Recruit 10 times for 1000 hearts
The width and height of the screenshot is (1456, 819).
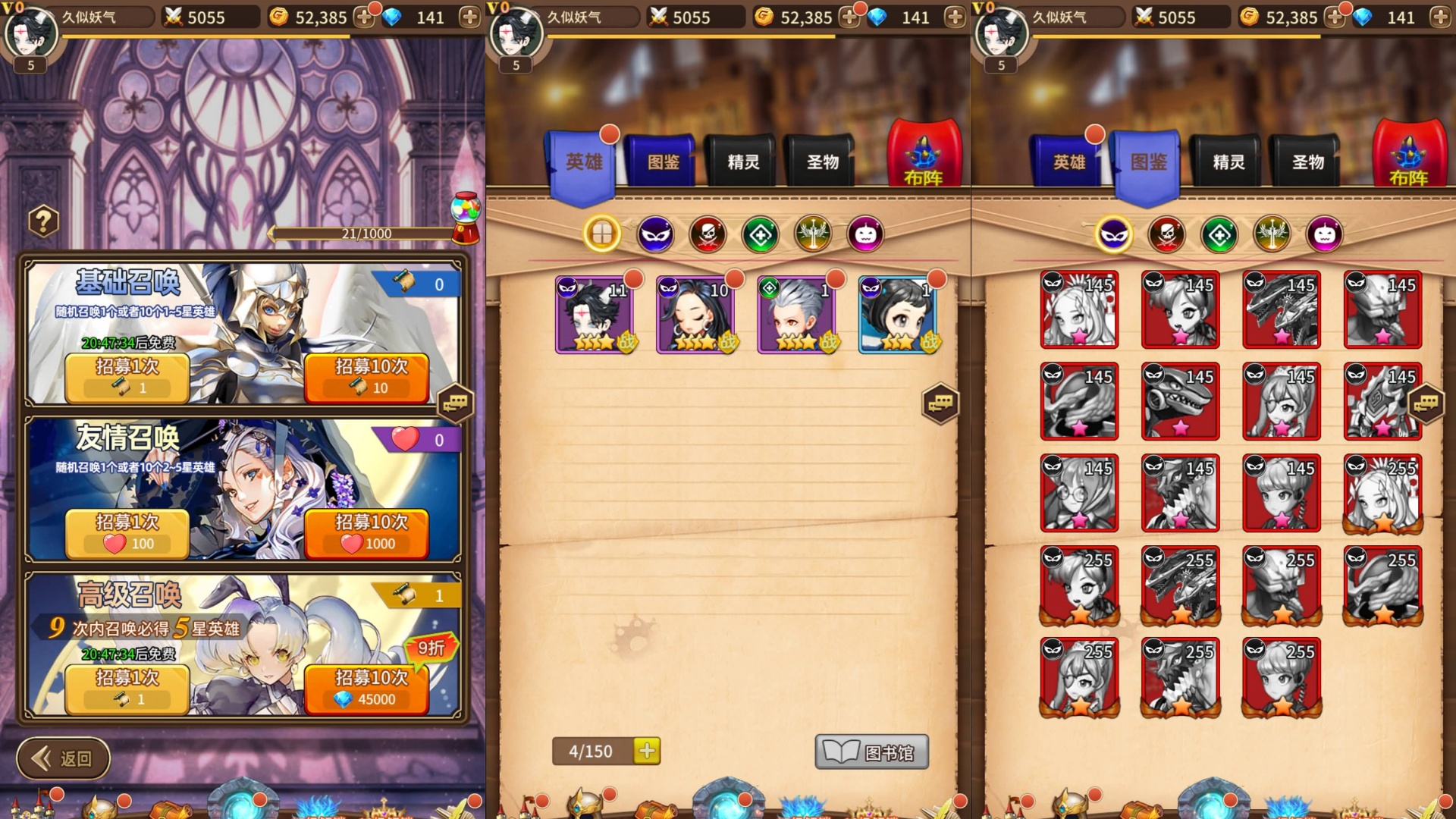click(366, 532)
